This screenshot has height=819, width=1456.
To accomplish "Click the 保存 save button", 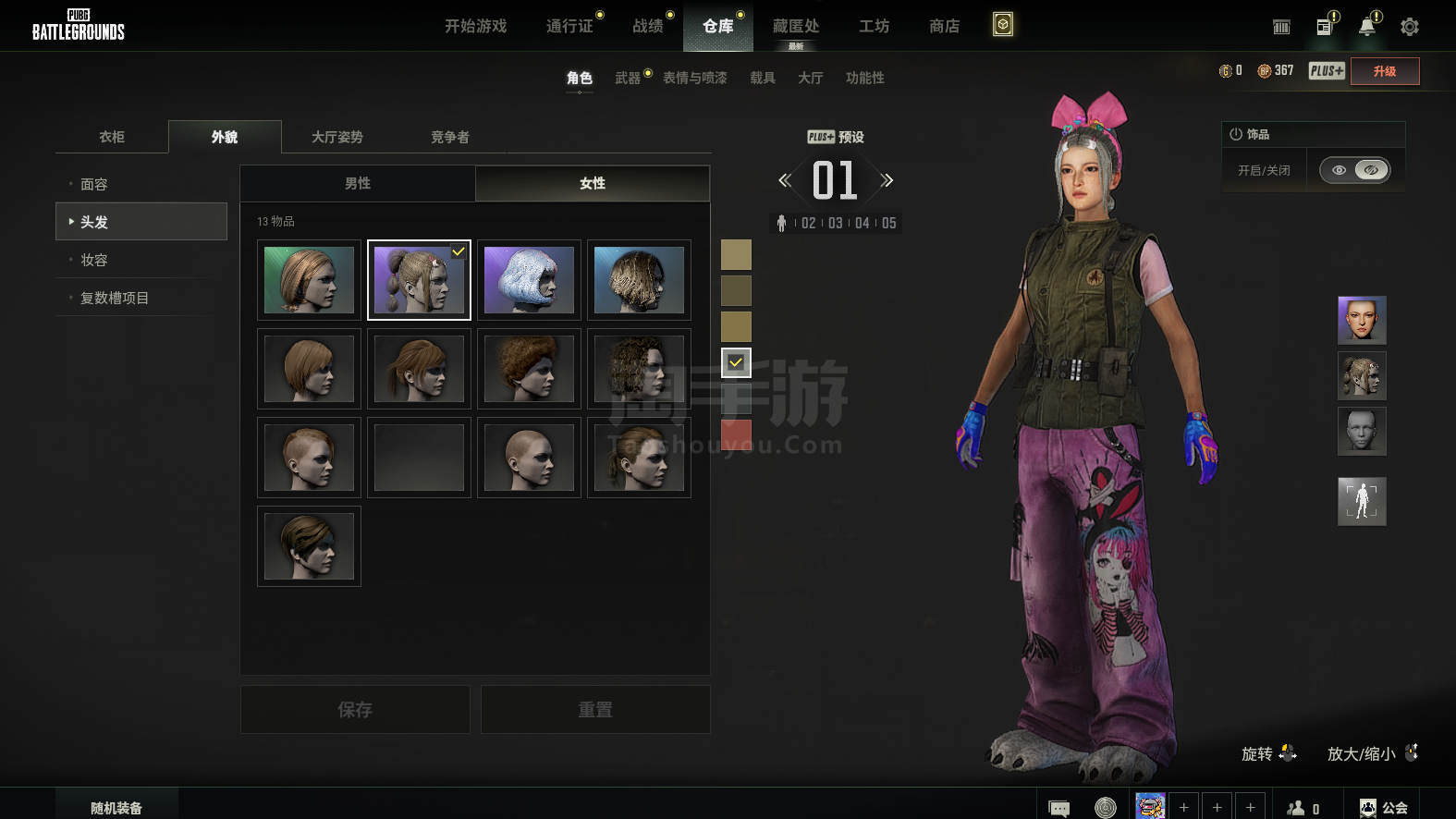I will coord(355,710).
